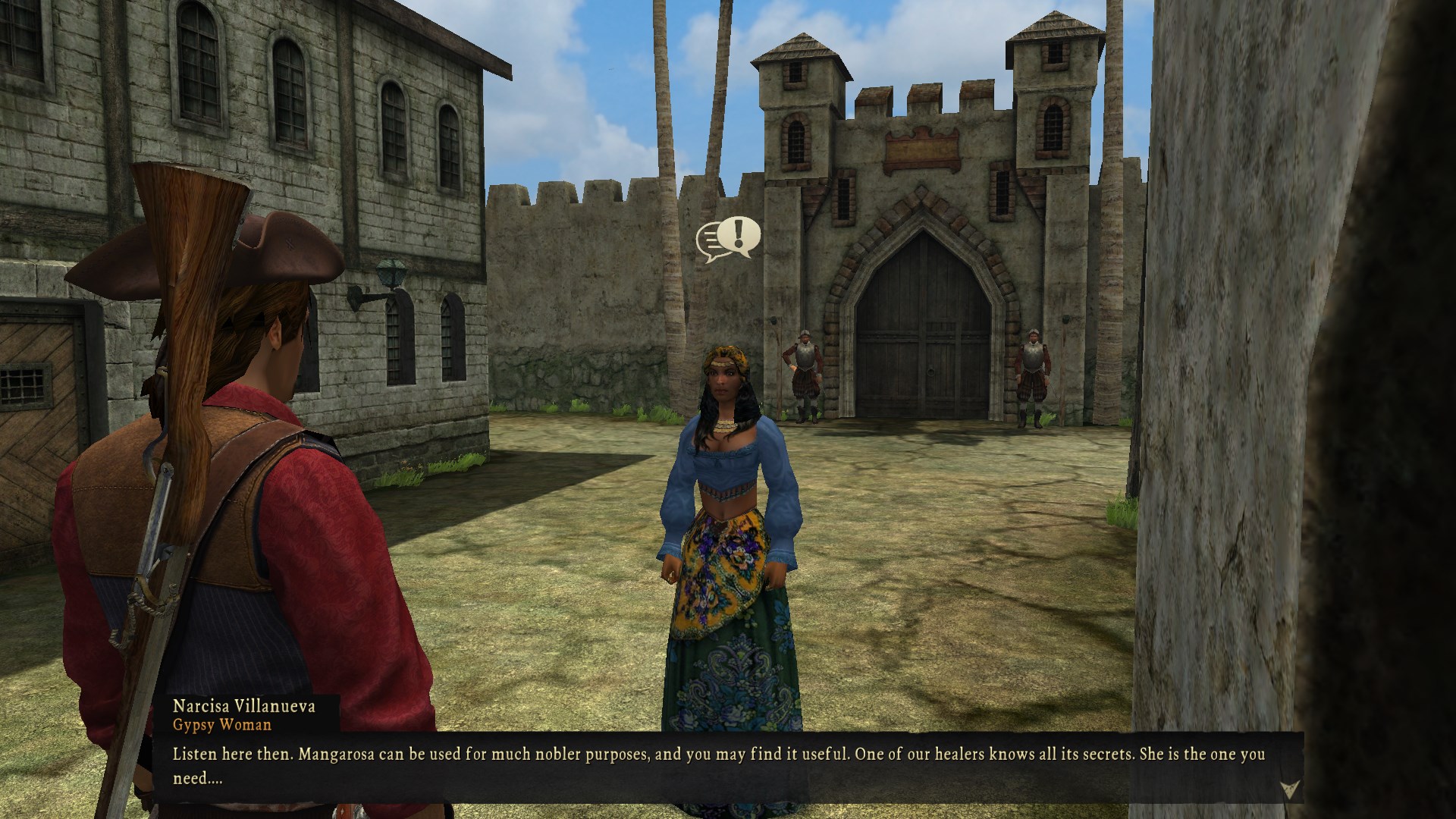Advance dialogue with the continue arrow
This screenshot has width=1456, height=819.
1288,789
